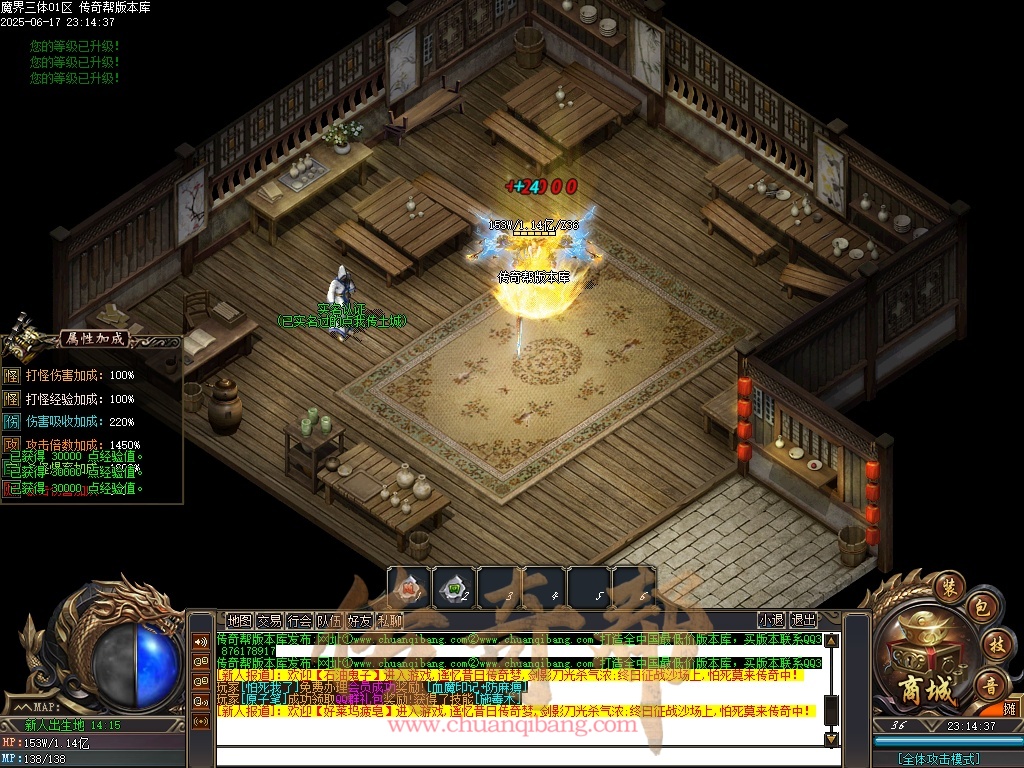Image resolution: width=1024 pixels, height=768 pixels.
Task: Open the 交易 trade menu
Action: 269,620
